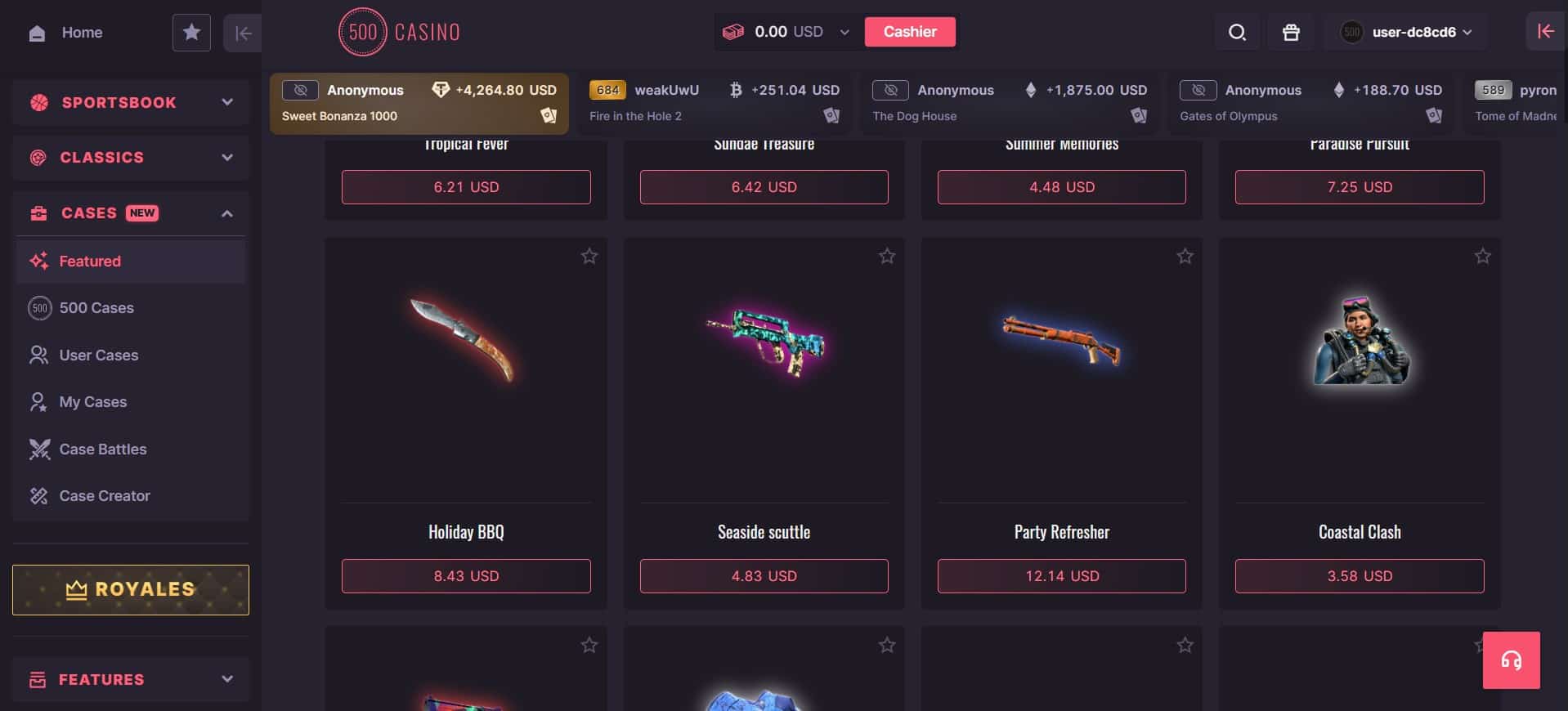Open My Cases page

tap(92, 402)
